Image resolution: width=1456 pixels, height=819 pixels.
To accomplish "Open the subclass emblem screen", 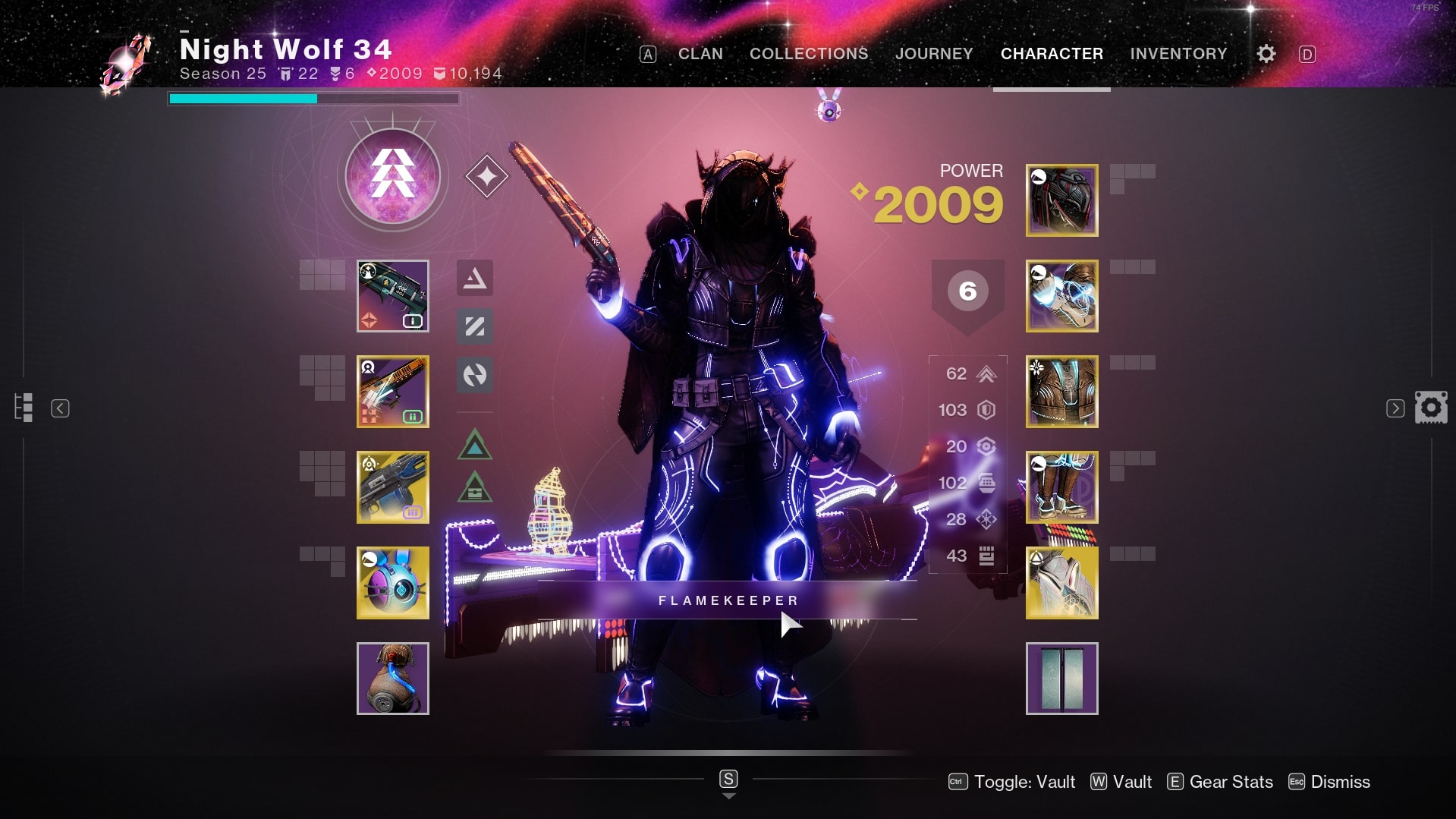I will tap(392, 176).
